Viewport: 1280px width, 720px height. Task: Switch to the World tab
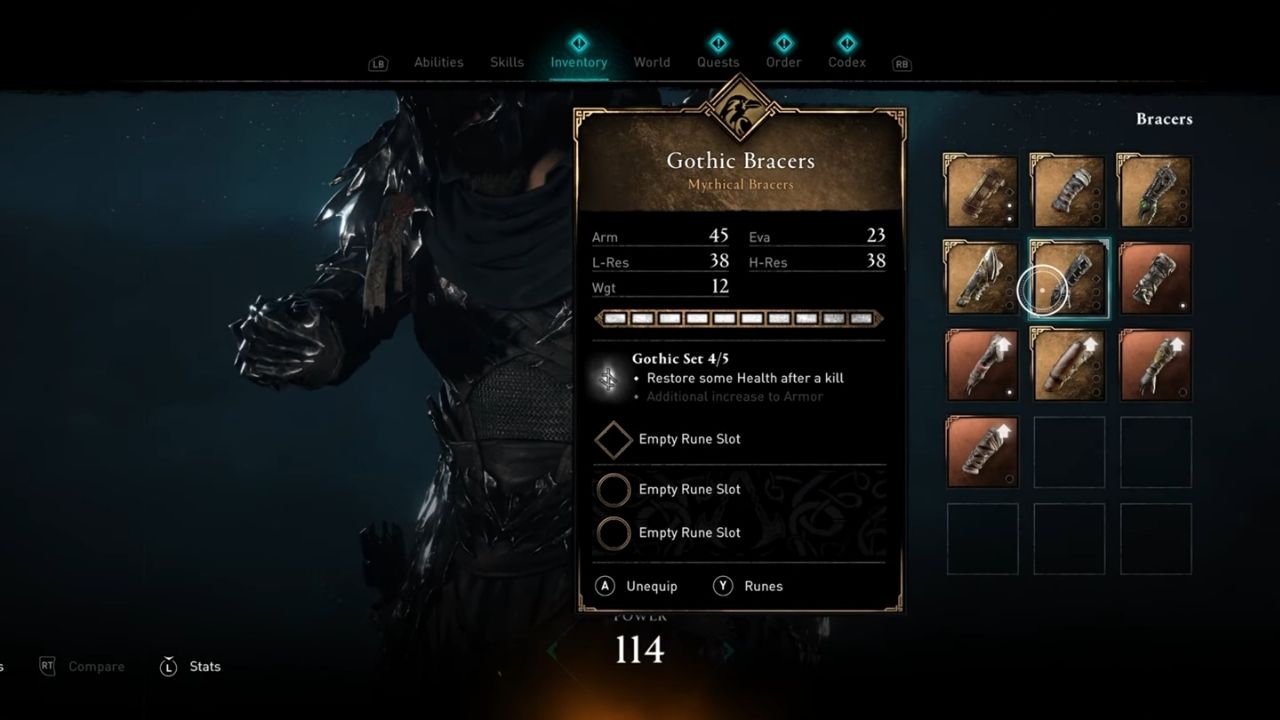[x=652, y=61]
